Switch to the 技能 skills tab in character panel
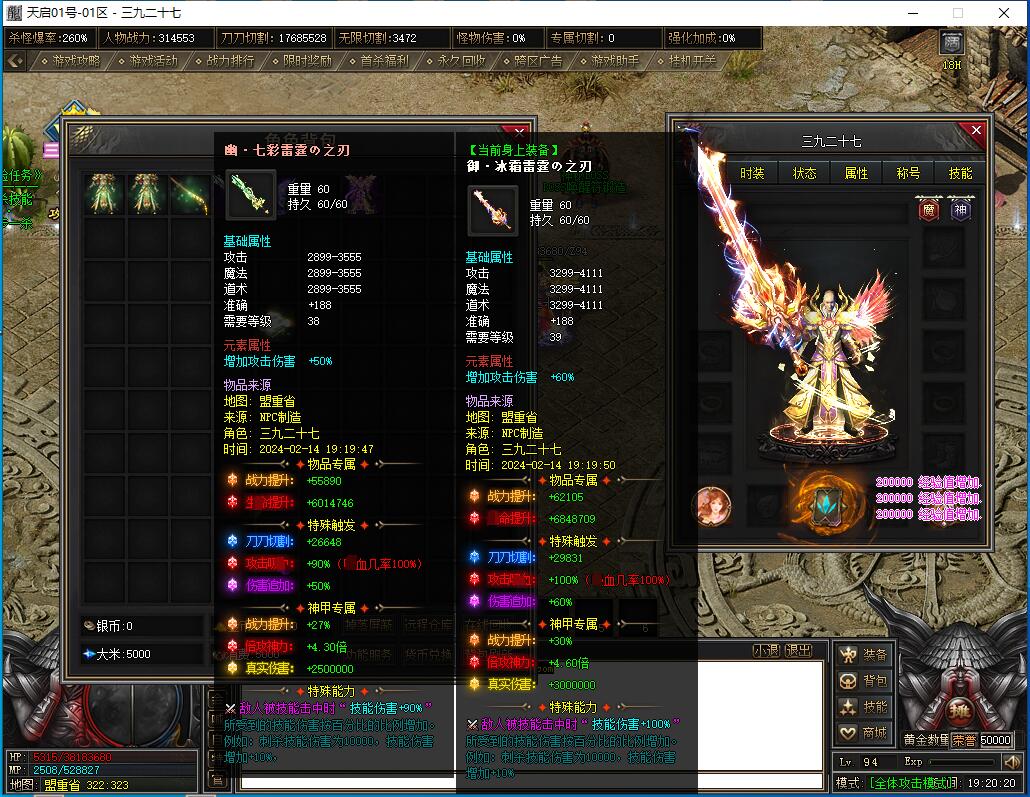Image resolution: width=1030 pixels, height=797 pixels. click(960, 173)
